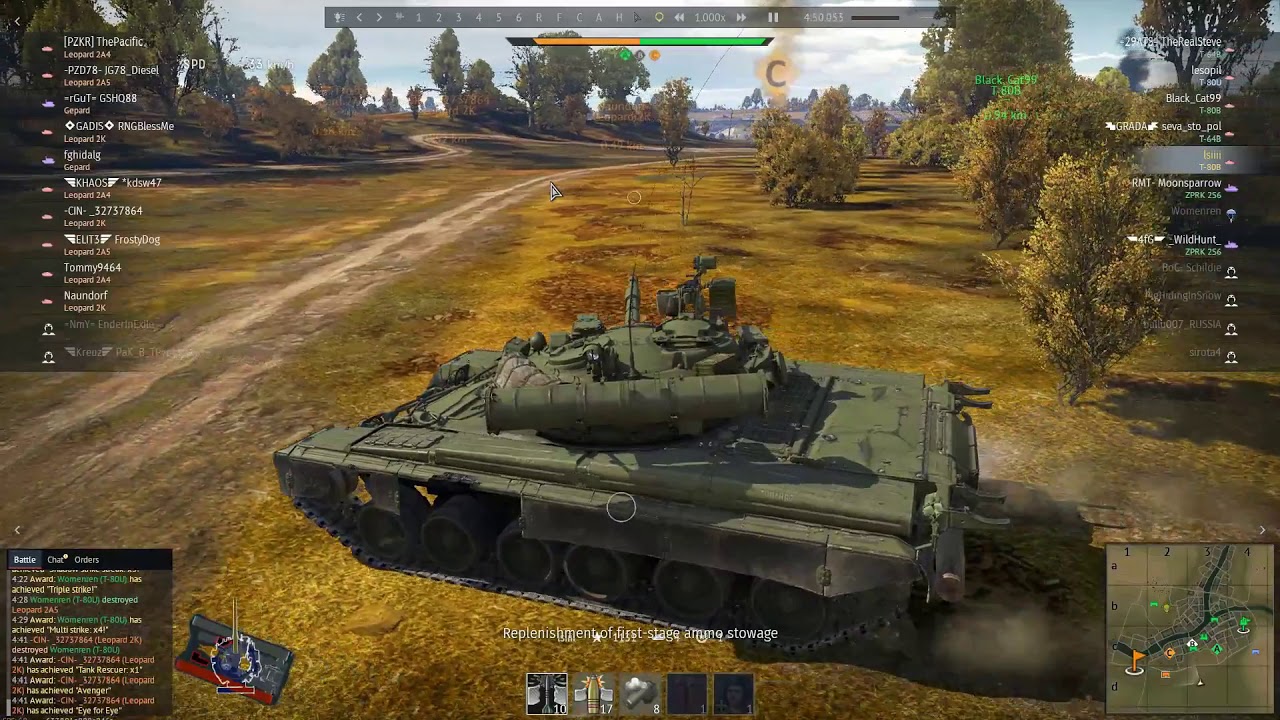Select RMT- Moonsparrow in the player list

[x=1176, y=183]
